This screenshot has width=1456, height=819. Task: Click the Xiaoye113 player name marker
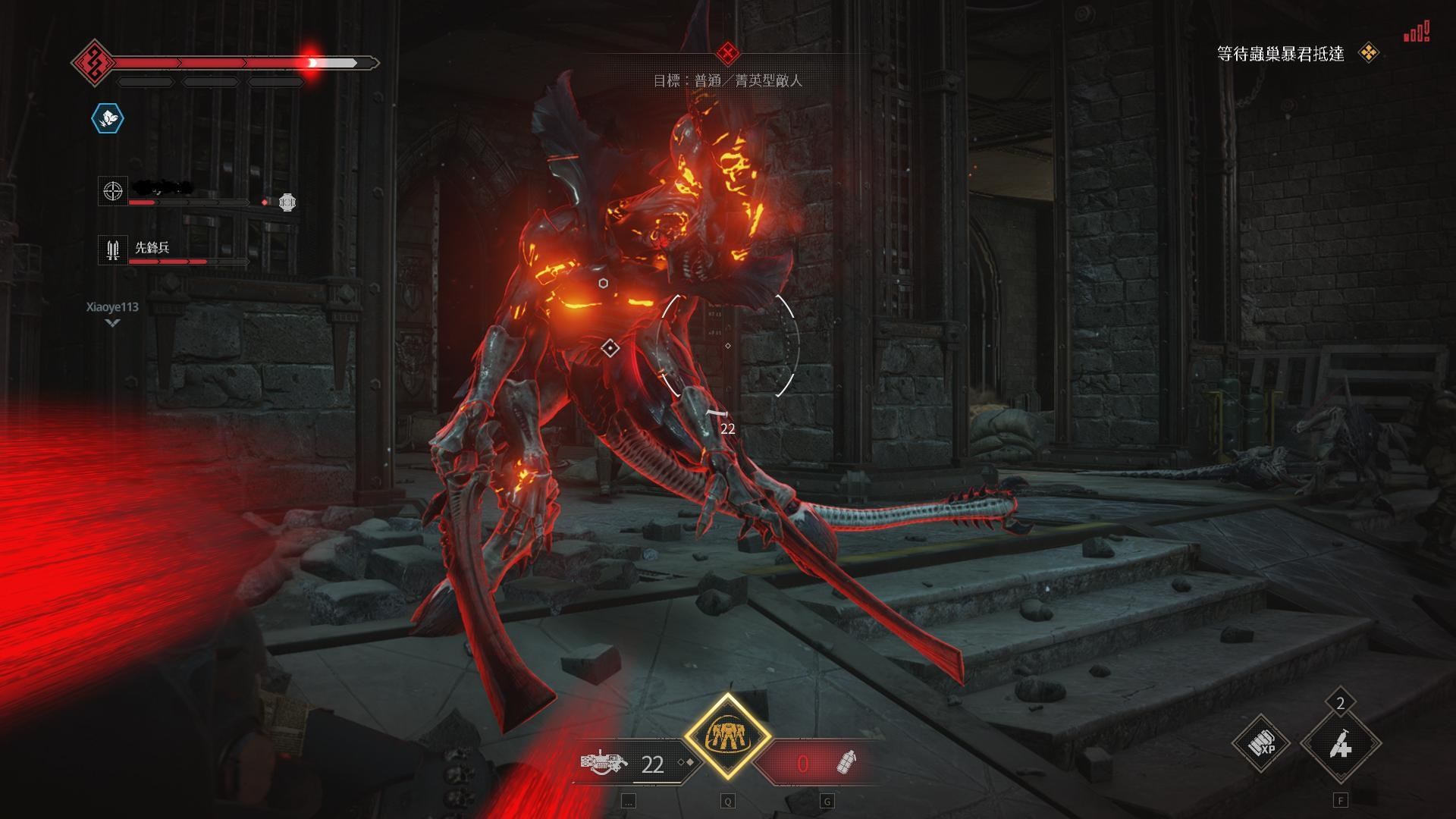click(112, 307)
